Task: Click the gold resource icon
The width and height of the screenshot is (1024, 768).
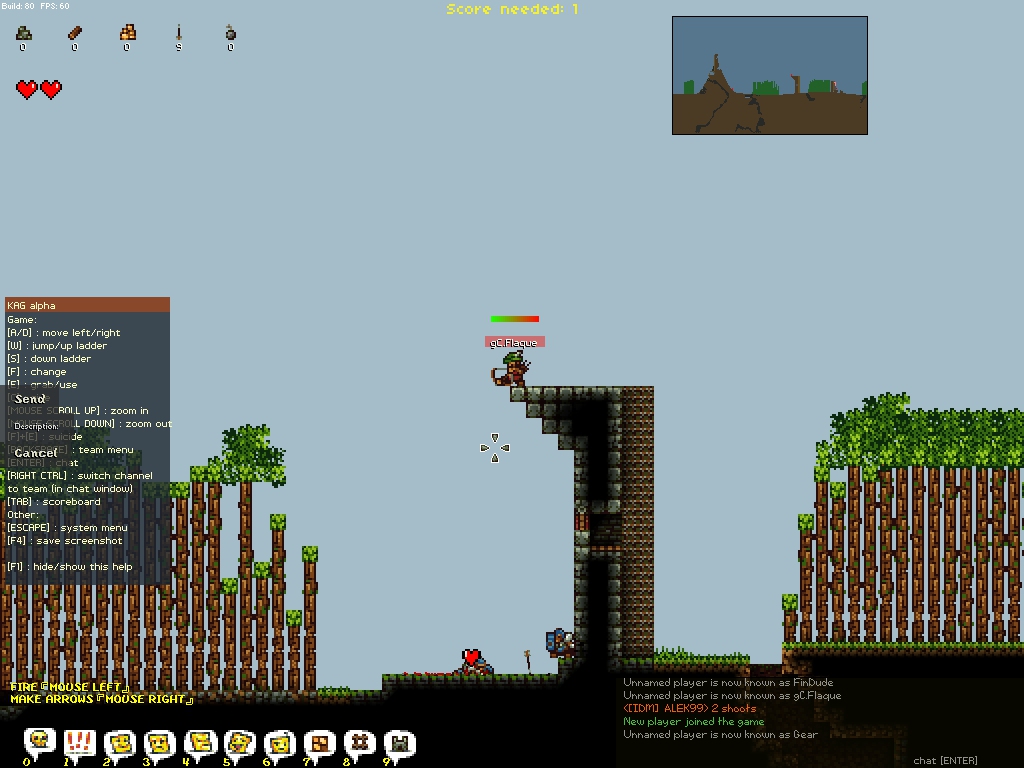Action: point(127,34)
